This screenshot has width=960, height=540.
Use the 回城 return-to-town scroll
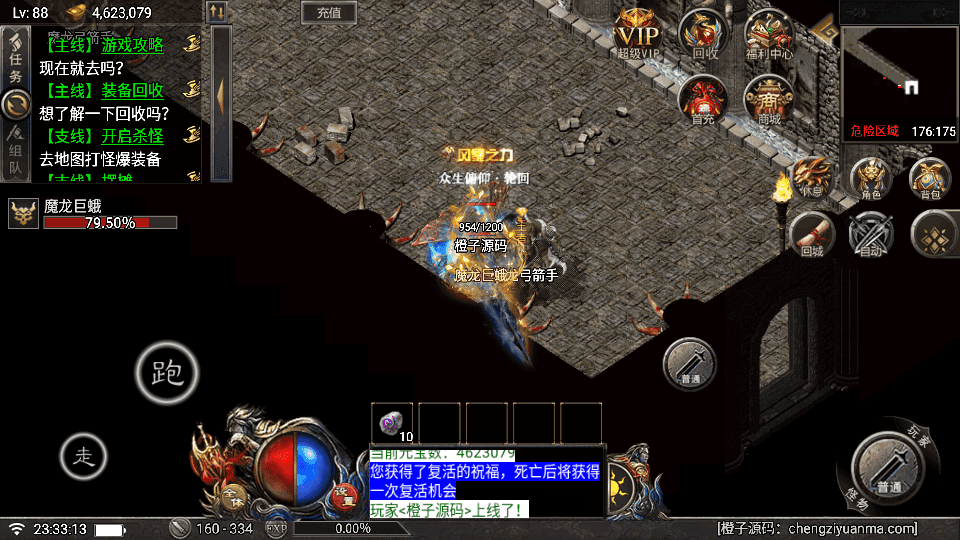pos(811,236)
